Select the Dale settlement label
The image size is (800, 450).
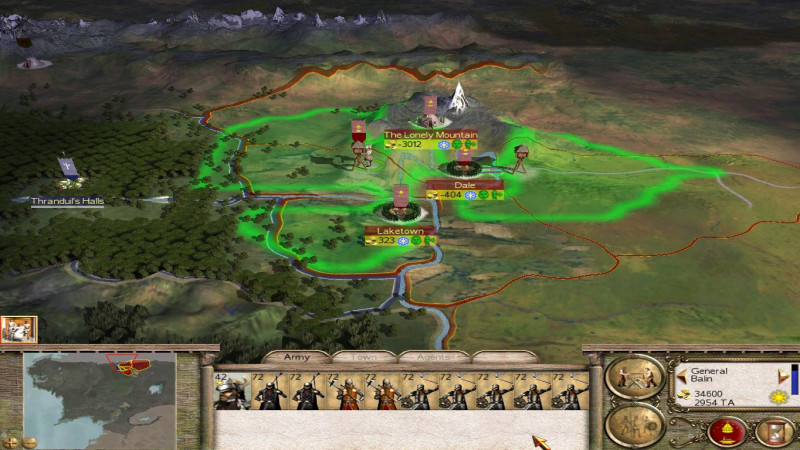(464, 185)
